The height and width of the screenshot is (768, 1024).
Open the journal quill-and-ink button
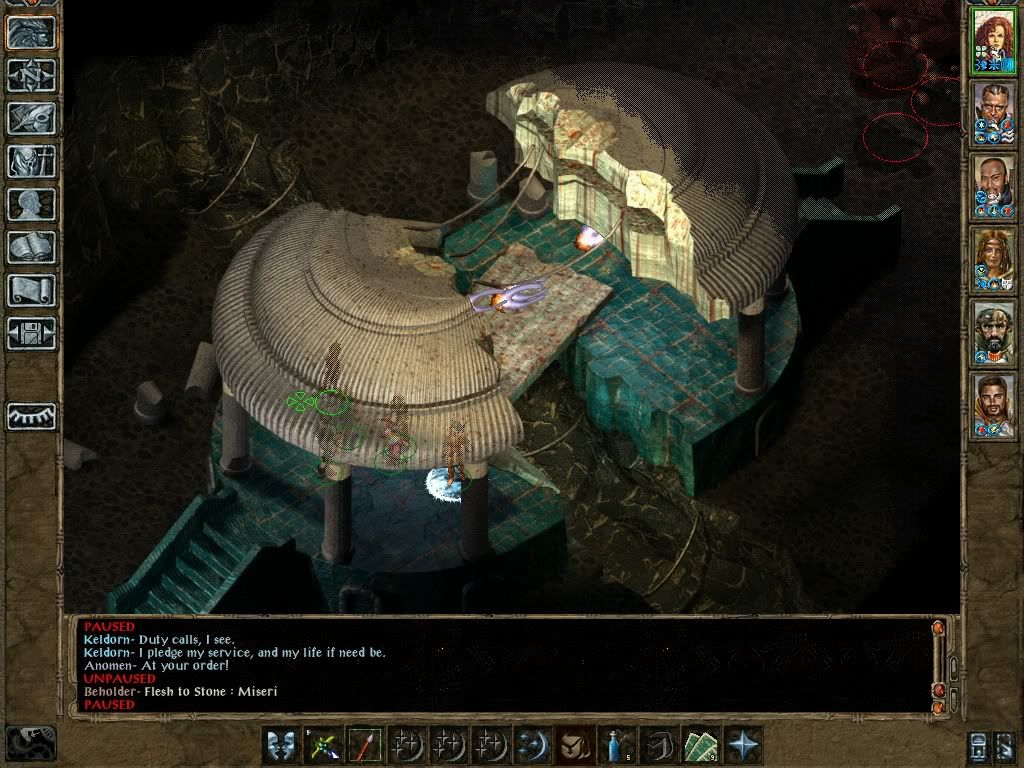click(x=32, y=118)
